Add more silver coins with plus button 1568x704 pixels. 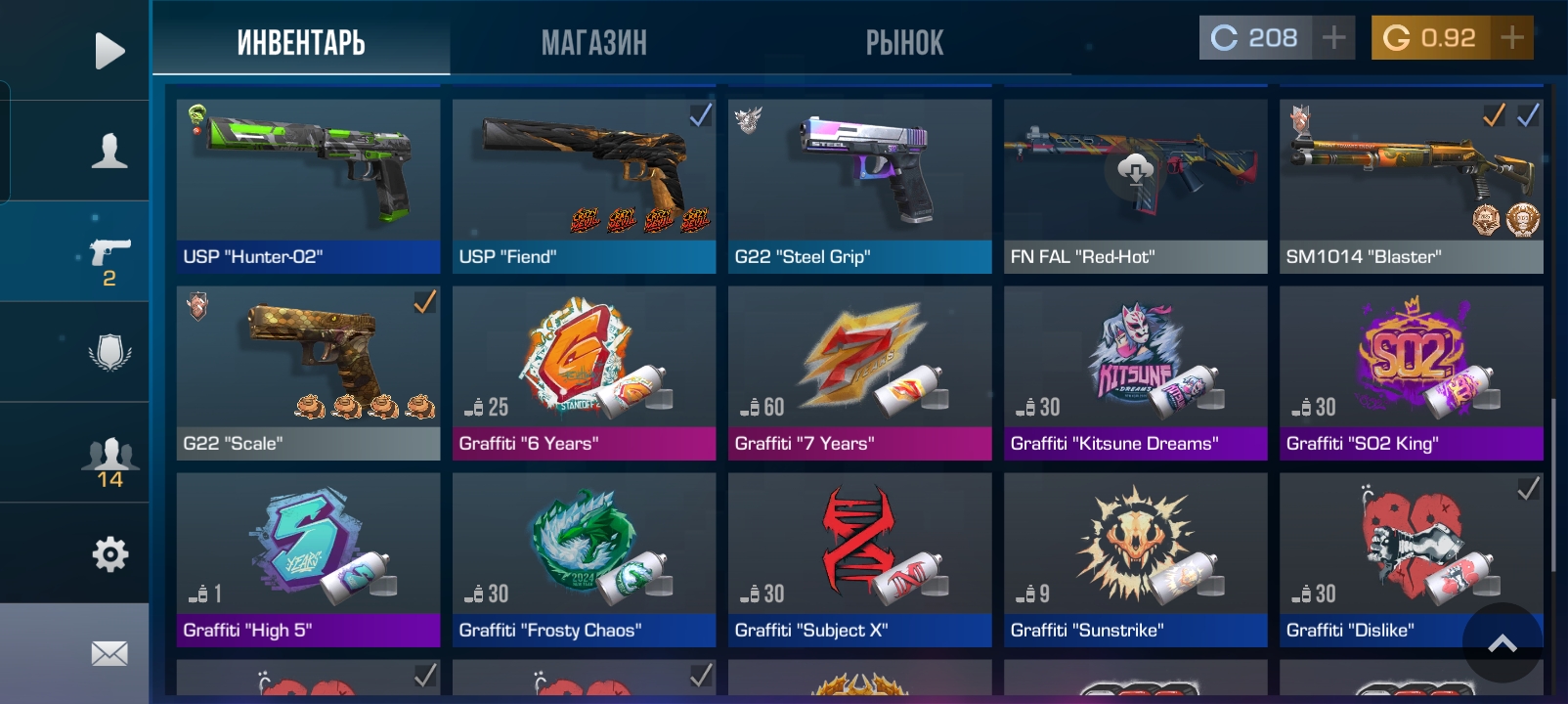(x=1333, y=38)
